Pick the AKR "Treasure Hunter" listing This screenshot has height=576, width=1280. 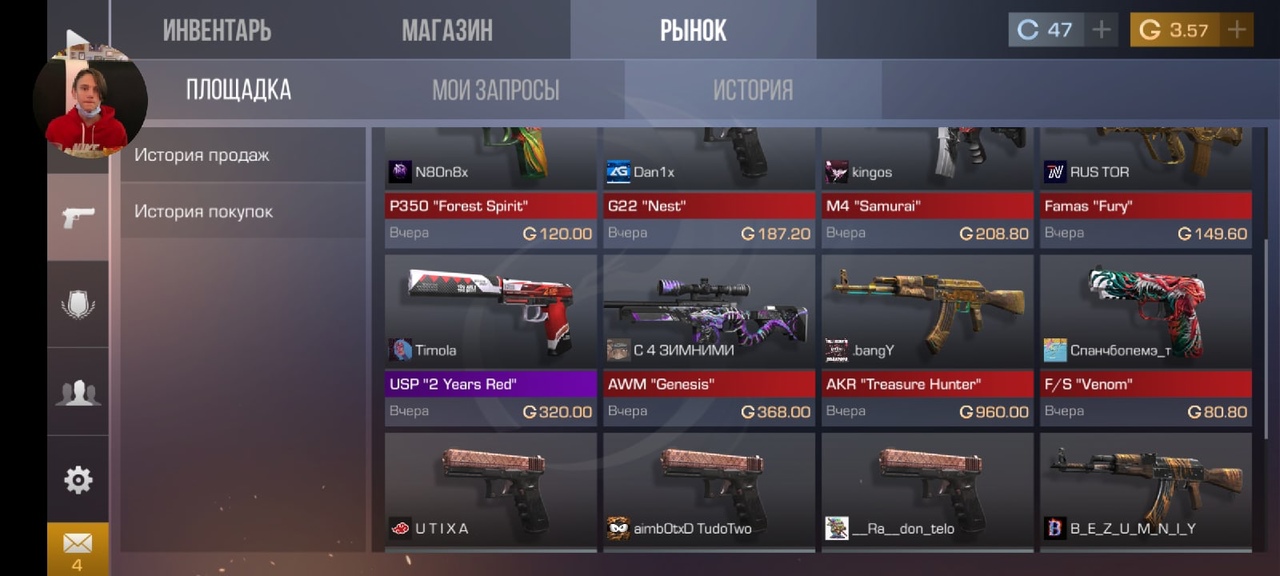(927, 340)
